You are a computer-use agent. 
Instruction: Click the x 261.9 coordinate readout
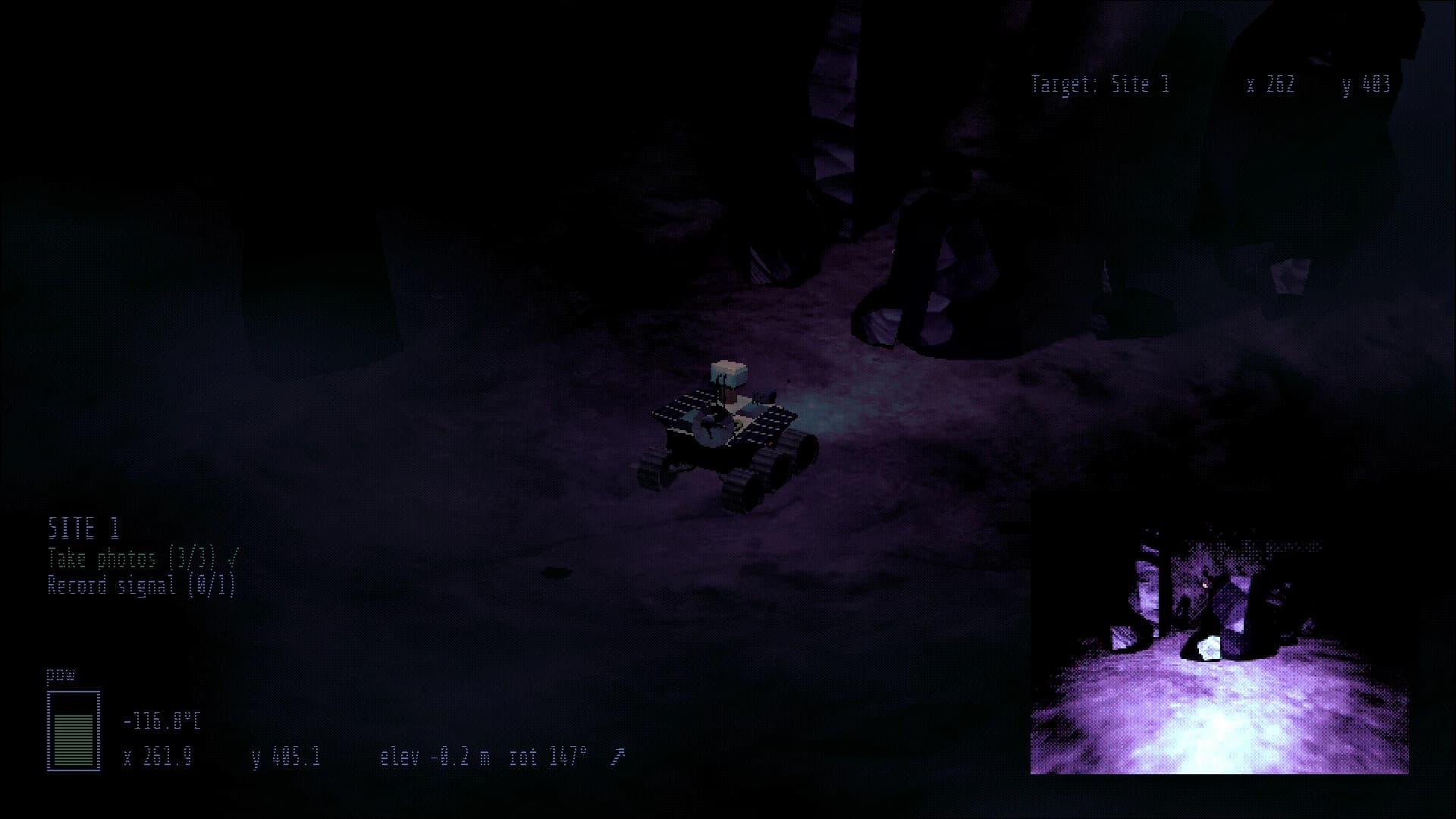(157, 755)
